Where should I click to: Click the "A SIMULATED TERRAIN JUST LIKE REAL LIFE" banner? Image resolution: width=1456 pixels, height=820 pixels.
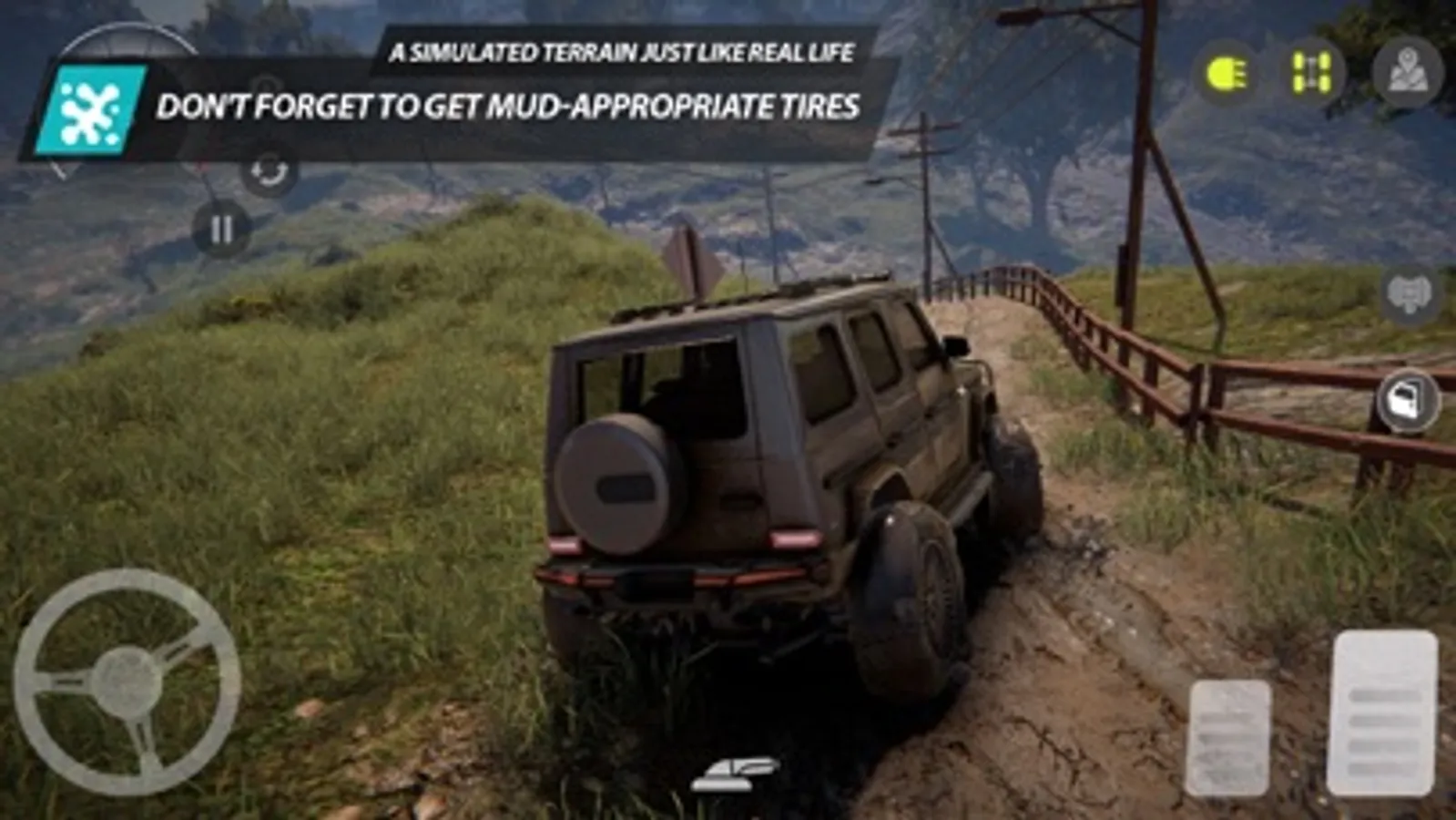(623, 54)
